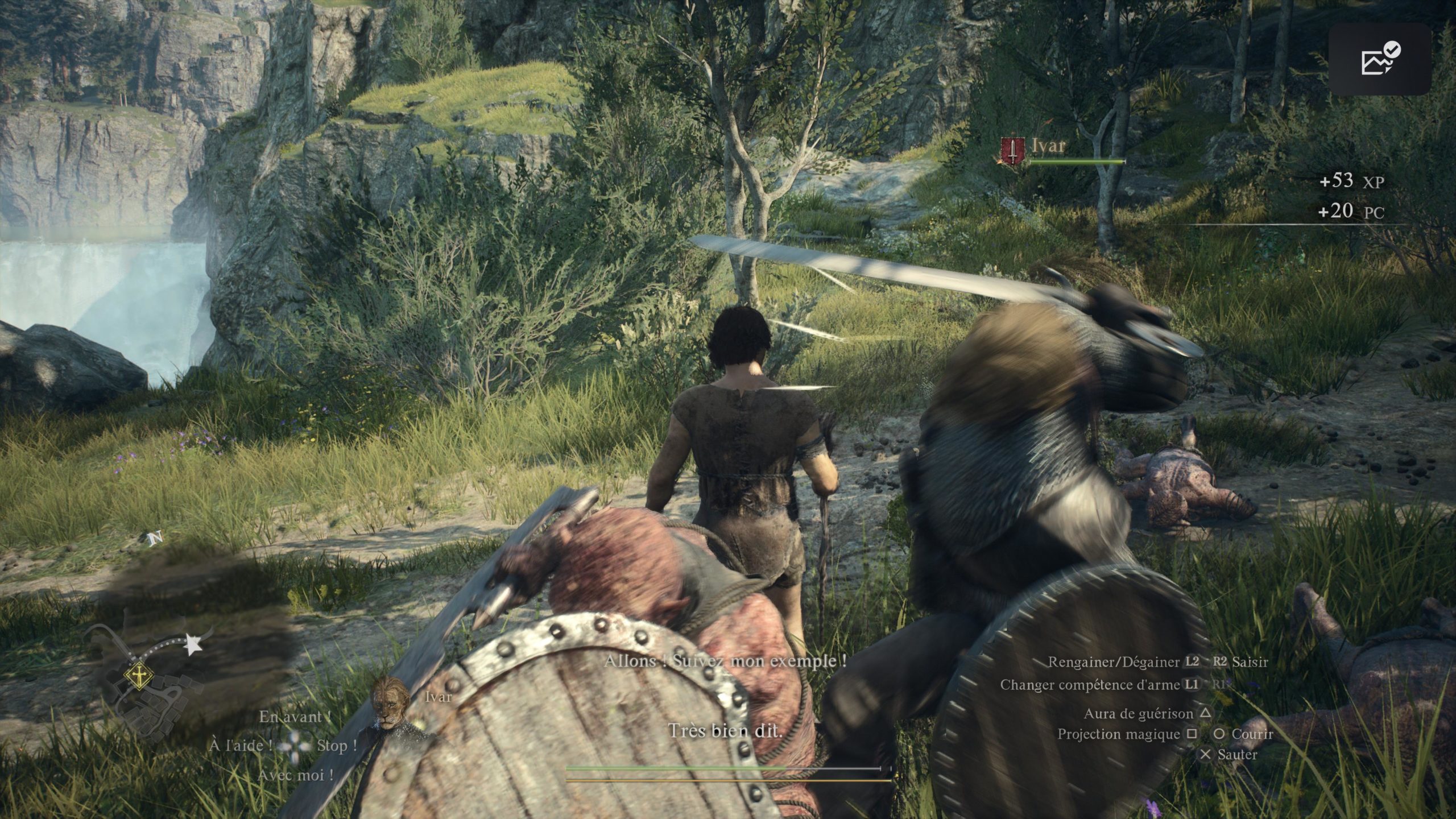The height and width of the screenshot is (819, 1456).
Task: Issue the "Avec moi !" pawn command
Action: point(295,775)
